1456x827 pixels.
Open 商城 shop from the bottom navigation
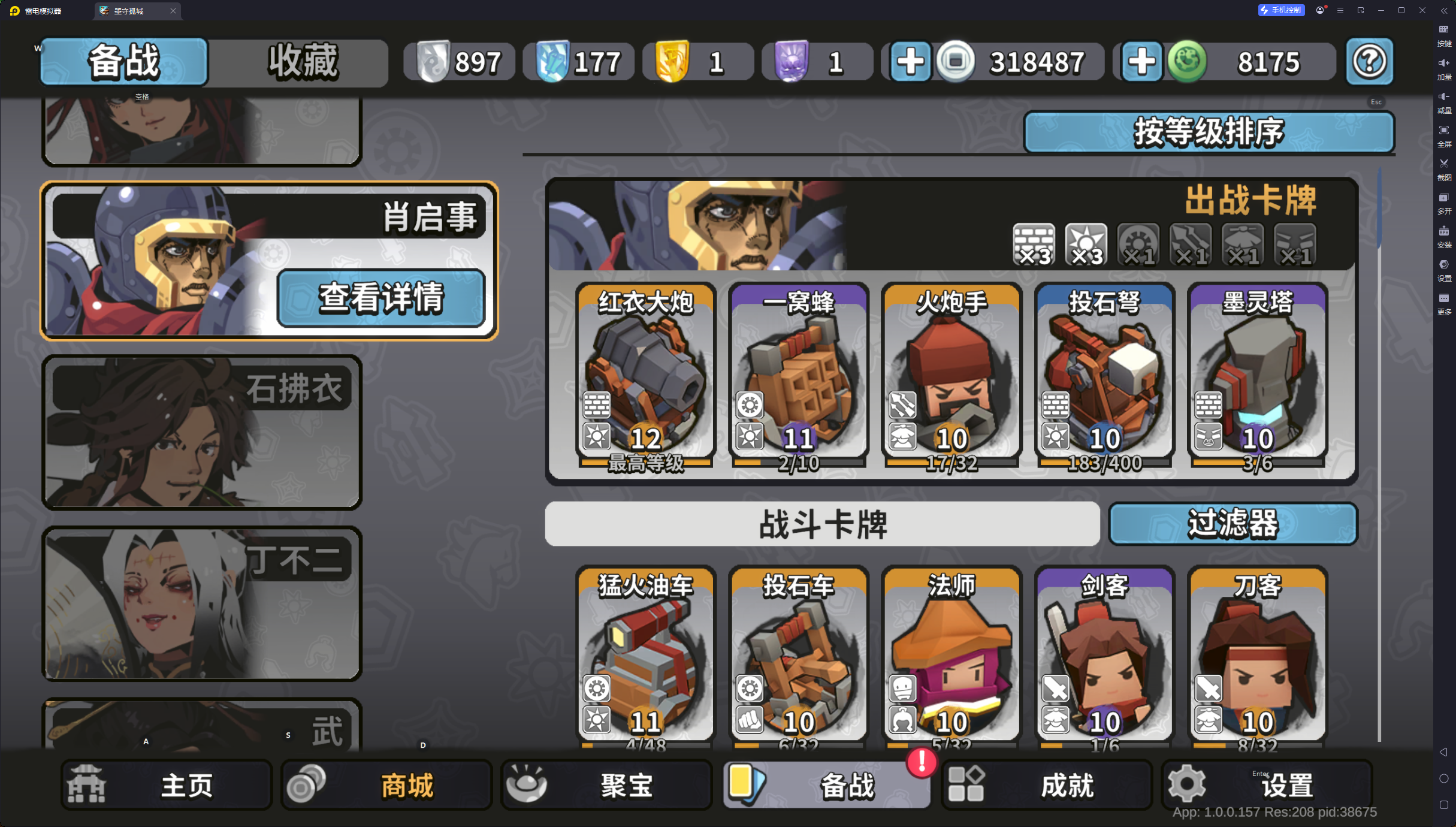(x=386, y=784)
